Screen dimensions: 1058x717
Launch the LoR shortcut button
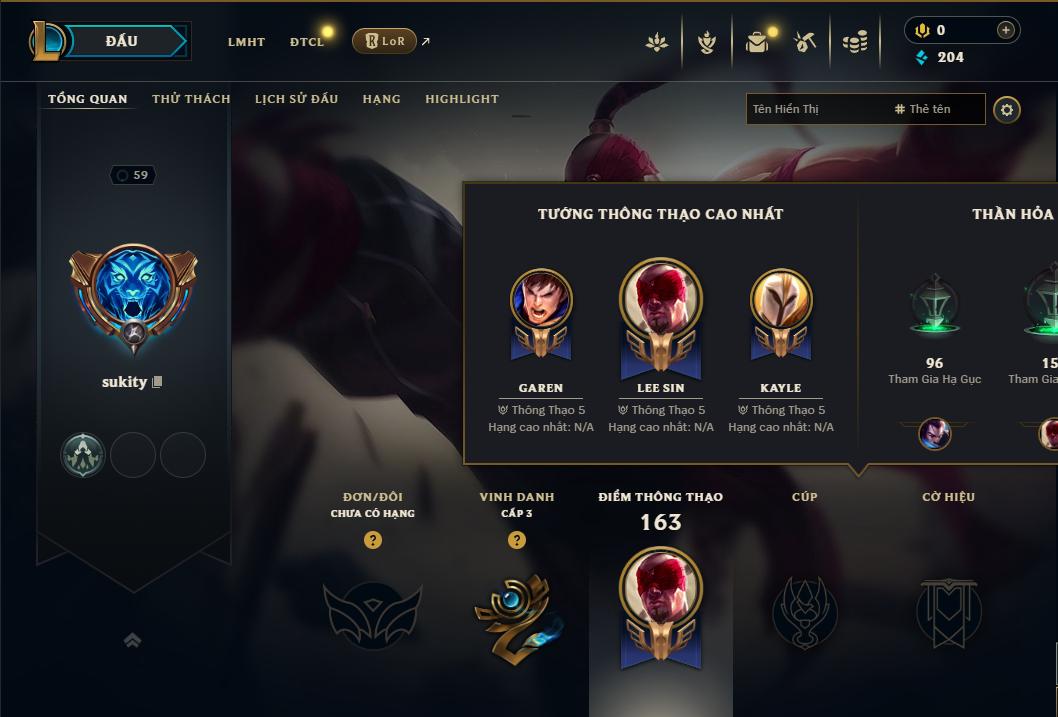click(x=385, y=41)
